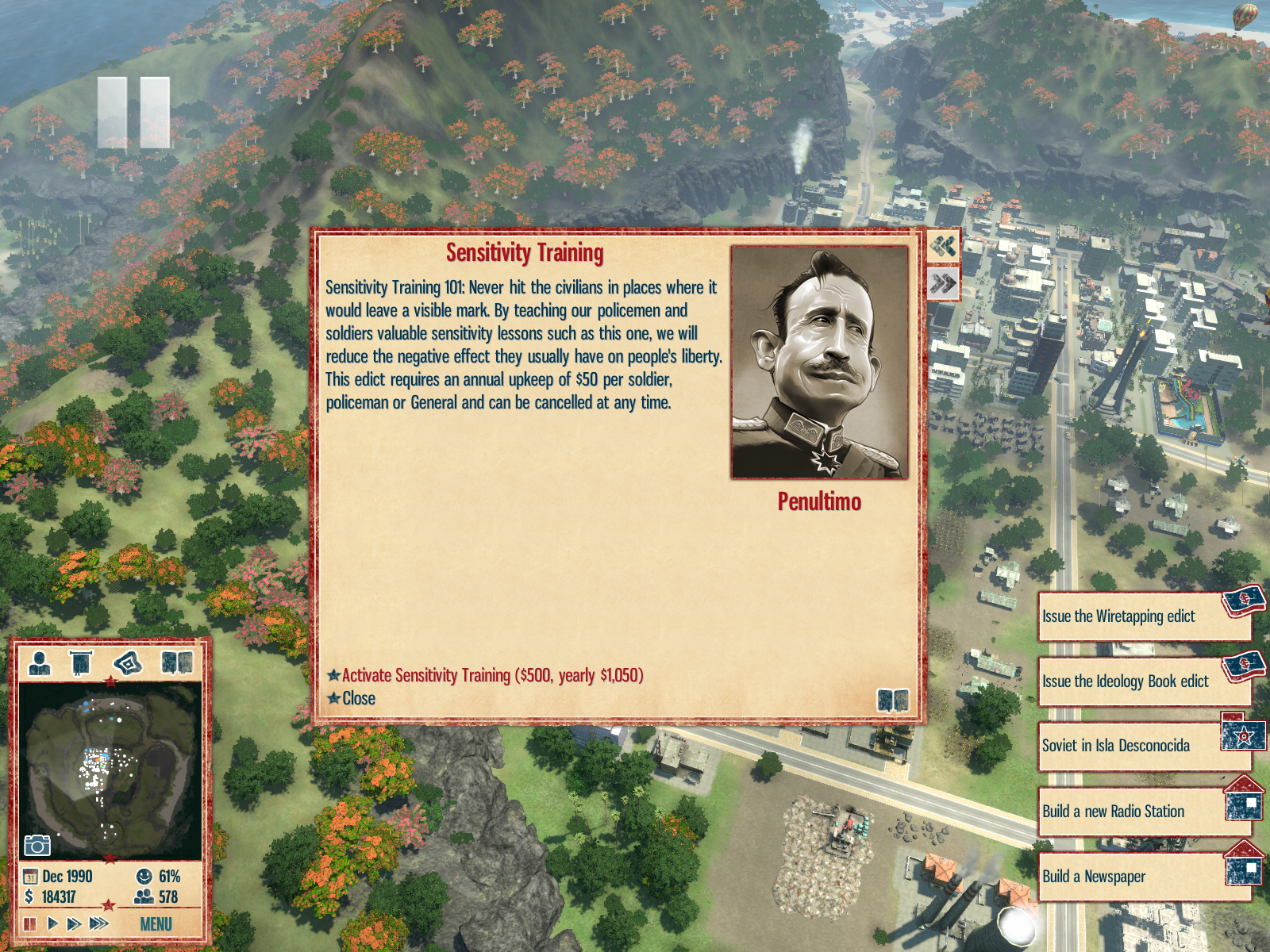Open the citizen silhouette panel icon
Image resolution: width=1270 pixels, height=952 pixels.
39,662
